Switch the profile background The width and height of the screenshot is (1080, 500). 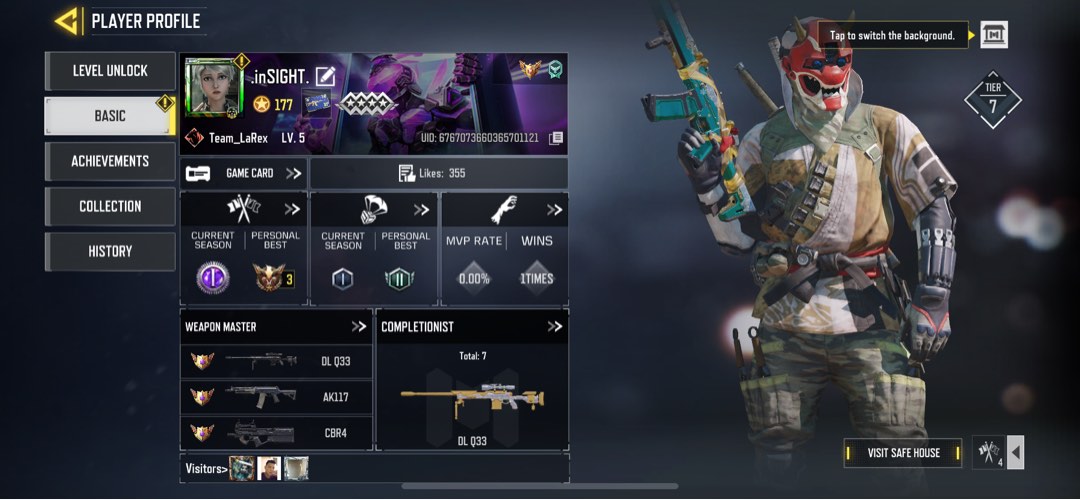[x=993, y=35]
